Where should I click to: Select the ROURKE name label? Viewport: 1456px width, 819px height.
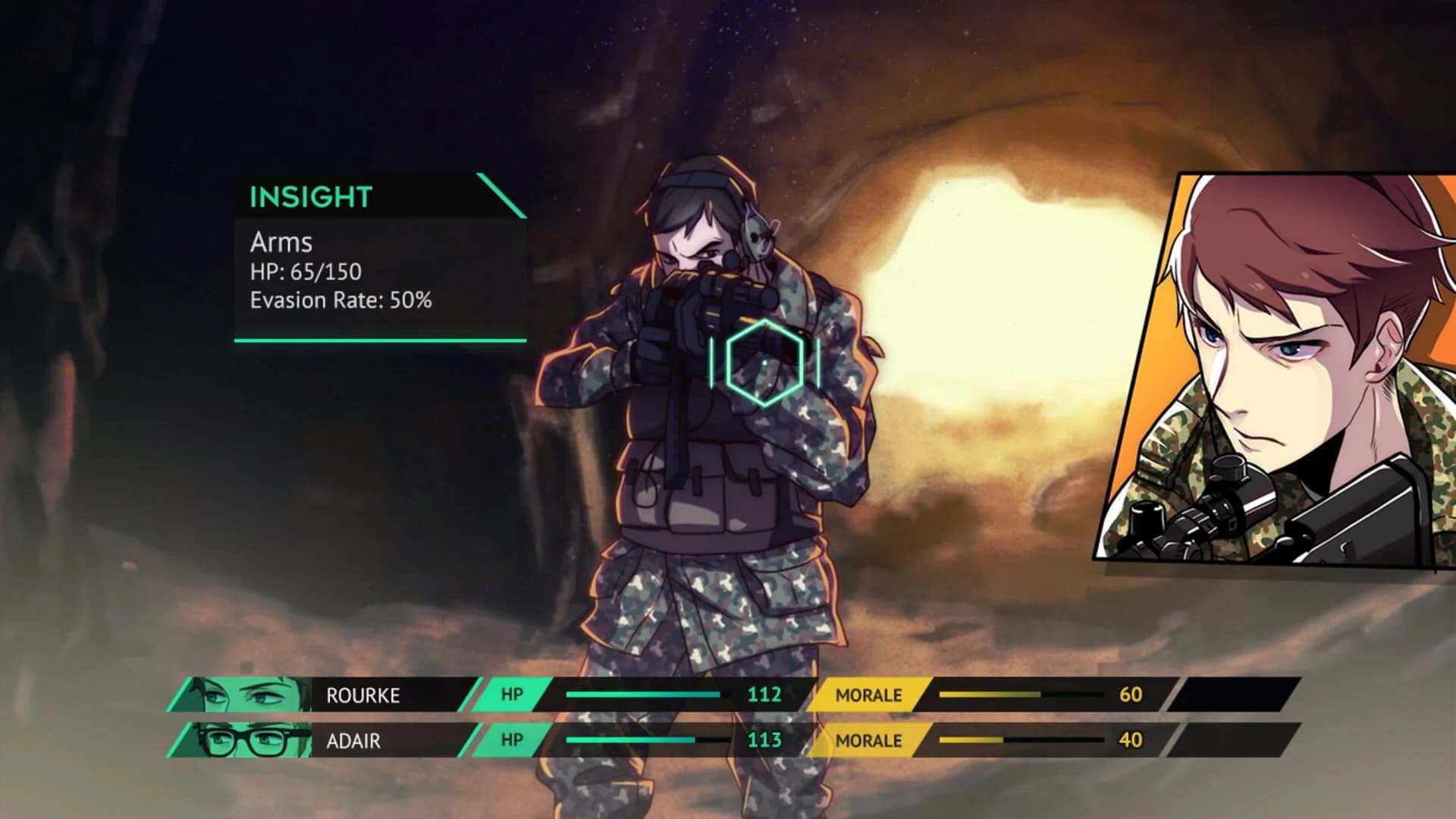364,693
